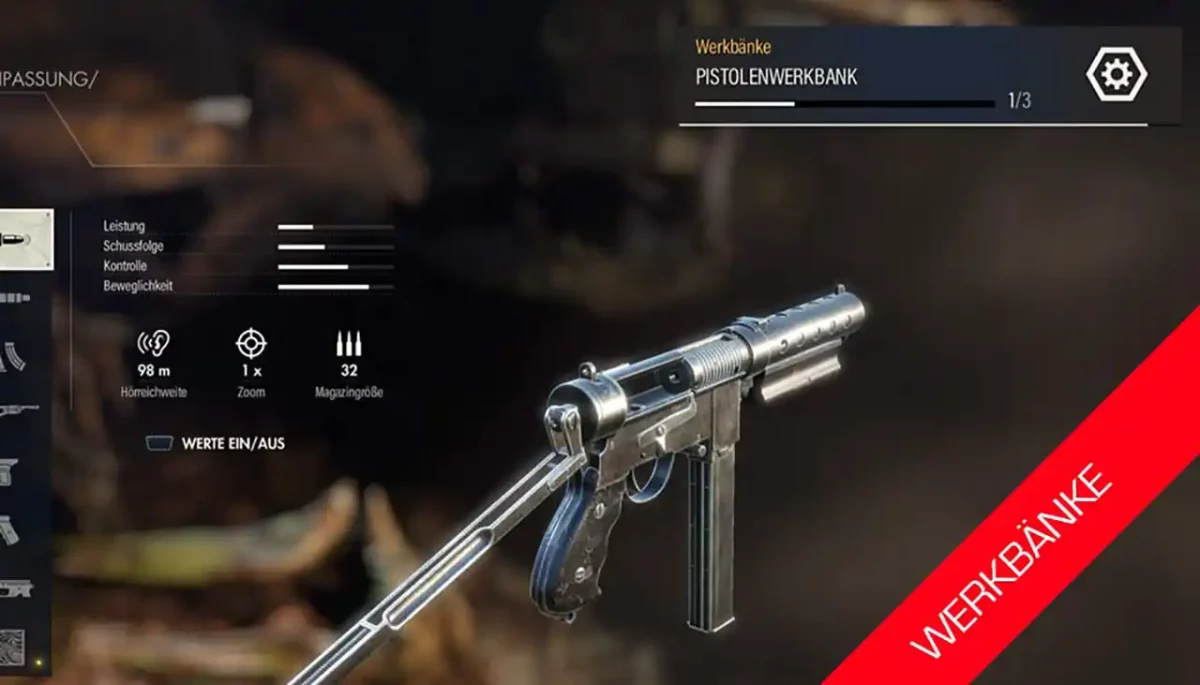This screenshot has width=1200, height=685.
Task: Open the segmented barrel attachment category
Action: coord(14,298)
